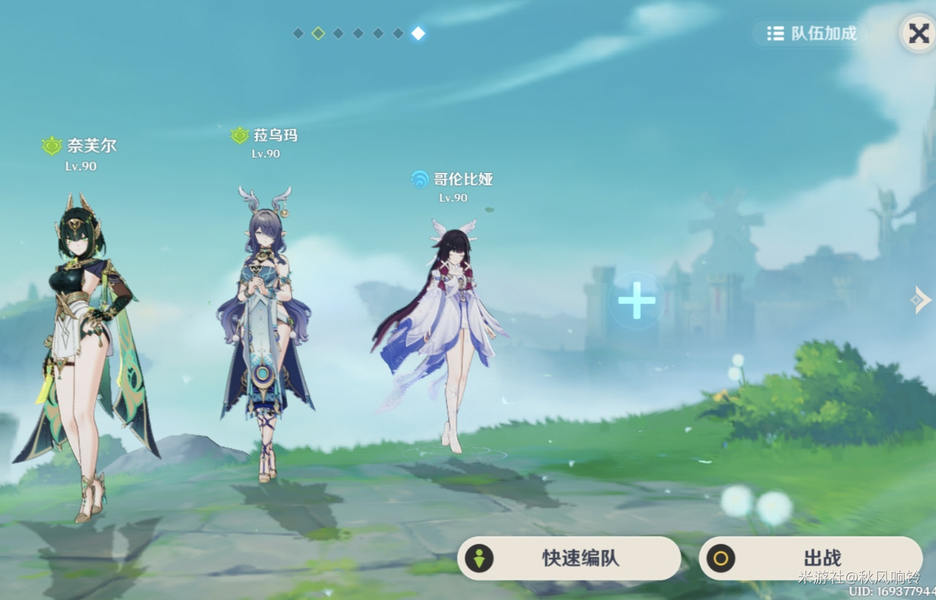936x600 pixels.
Task: Click the 快速编队 quick setup button
Action: (569, 558)
